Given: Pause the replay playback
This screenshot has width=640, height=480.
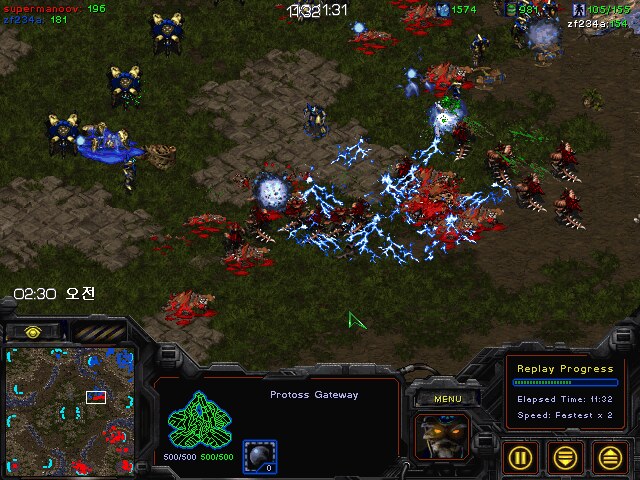Looking at the screenshot, I should (x=520, y=458).
